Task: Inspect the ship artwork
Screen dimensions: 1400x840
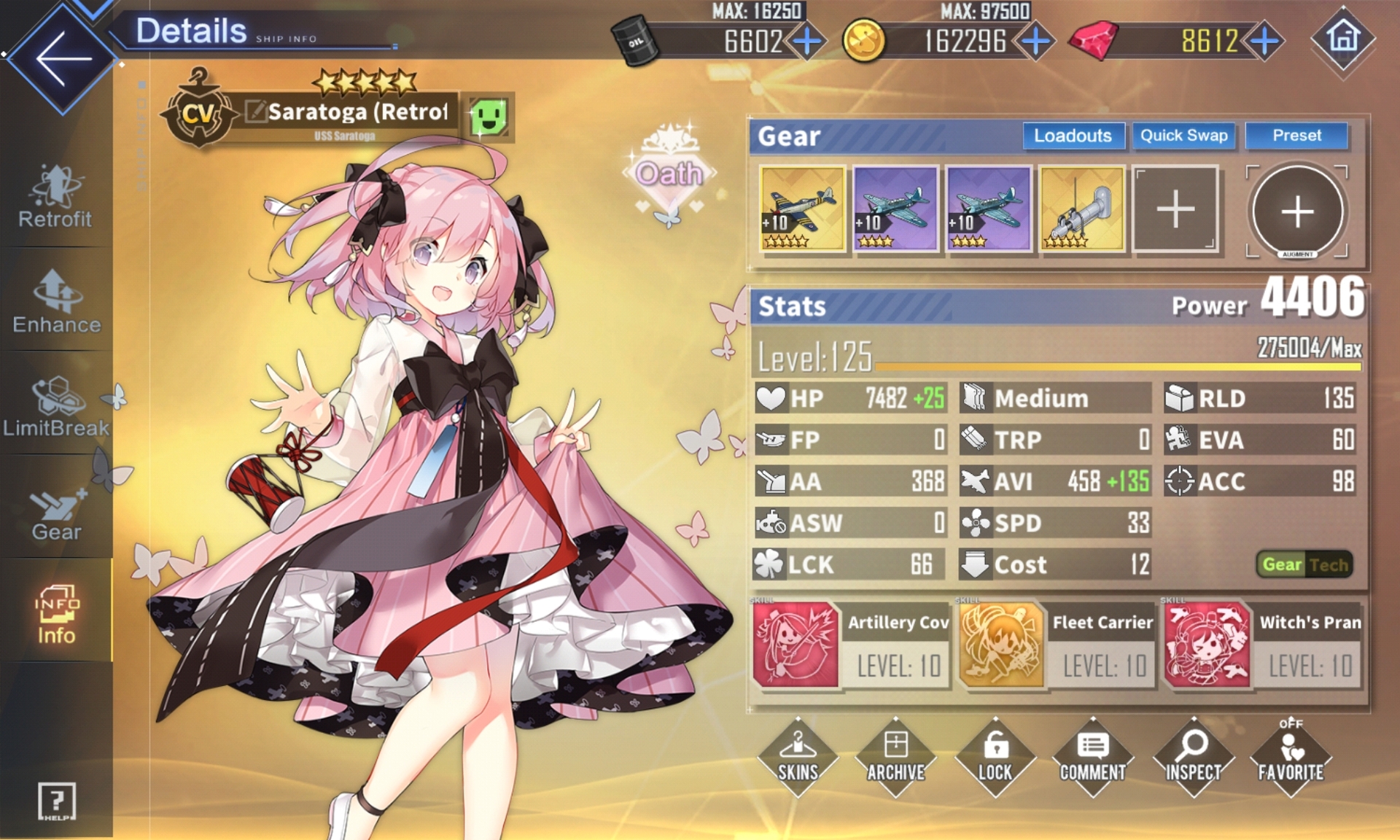Action: pyautogui.click(x=1192, y=756)
